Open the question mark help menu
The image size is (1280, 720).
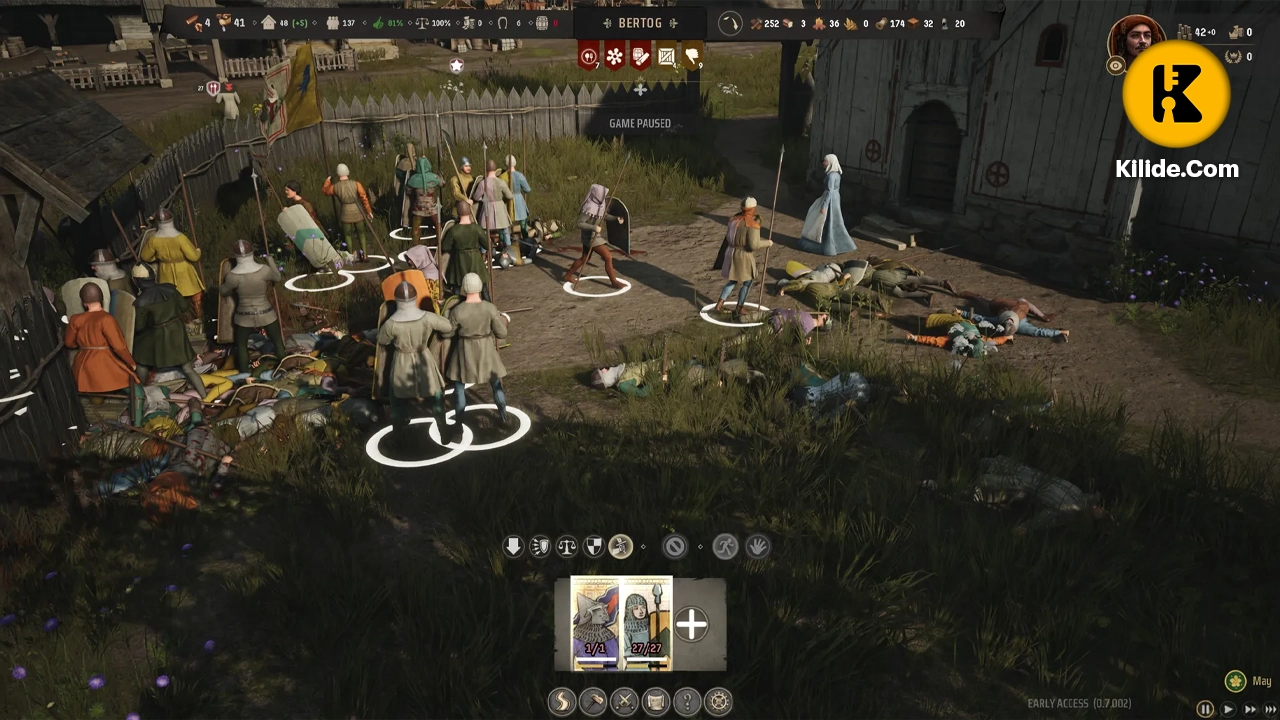pos(687,701)
